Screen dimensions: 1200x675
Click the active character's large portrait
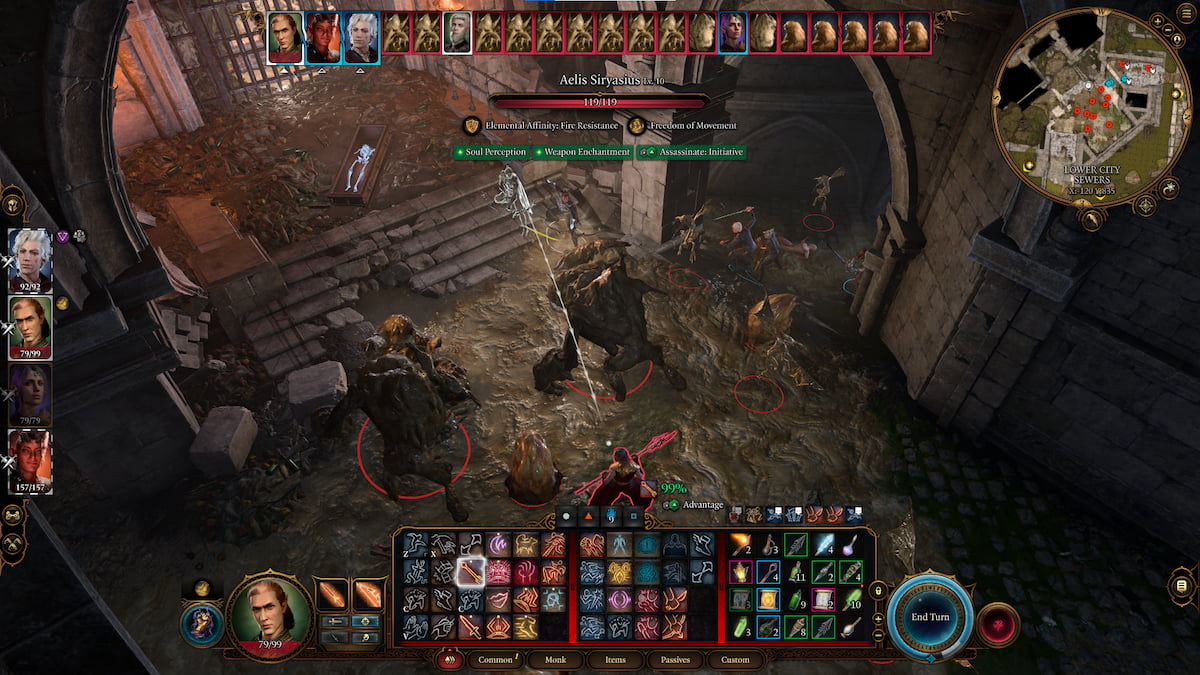[x=269, y=615]
